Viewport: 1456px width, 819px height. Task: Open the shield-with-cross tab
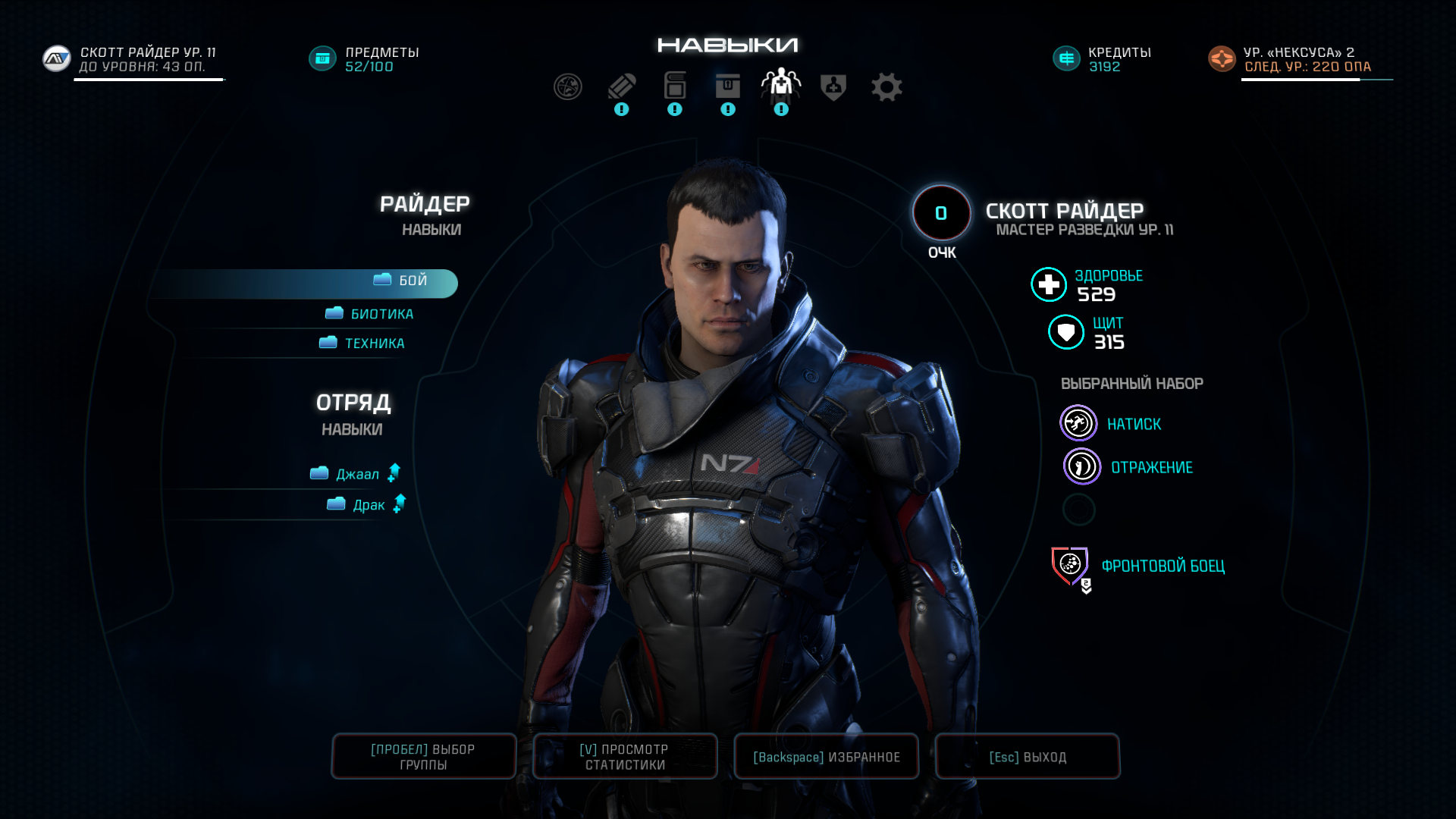tap(833, 87)
